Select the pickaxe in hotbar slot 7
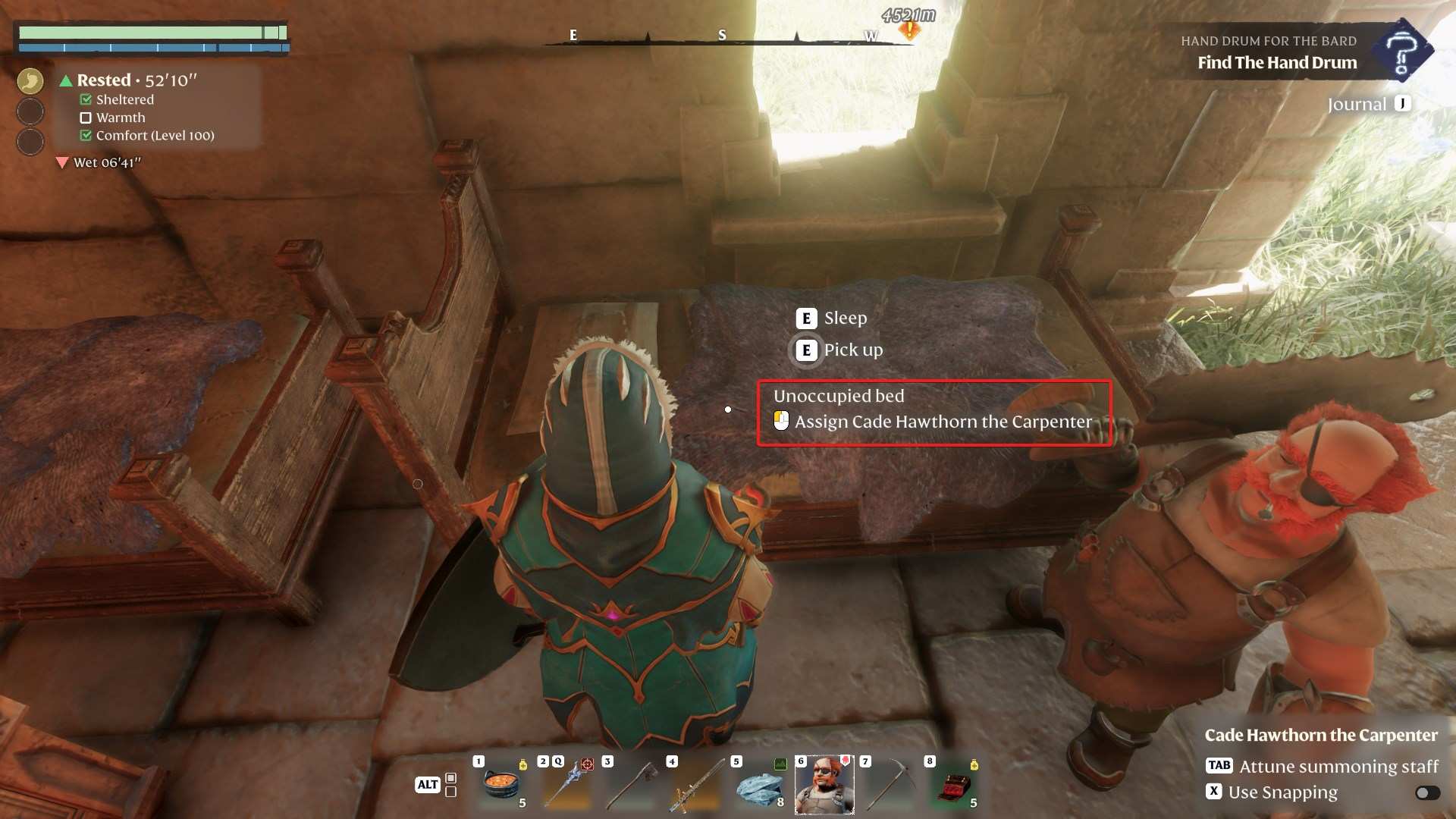Screen dimensions: 1456x819 [889, 785]
